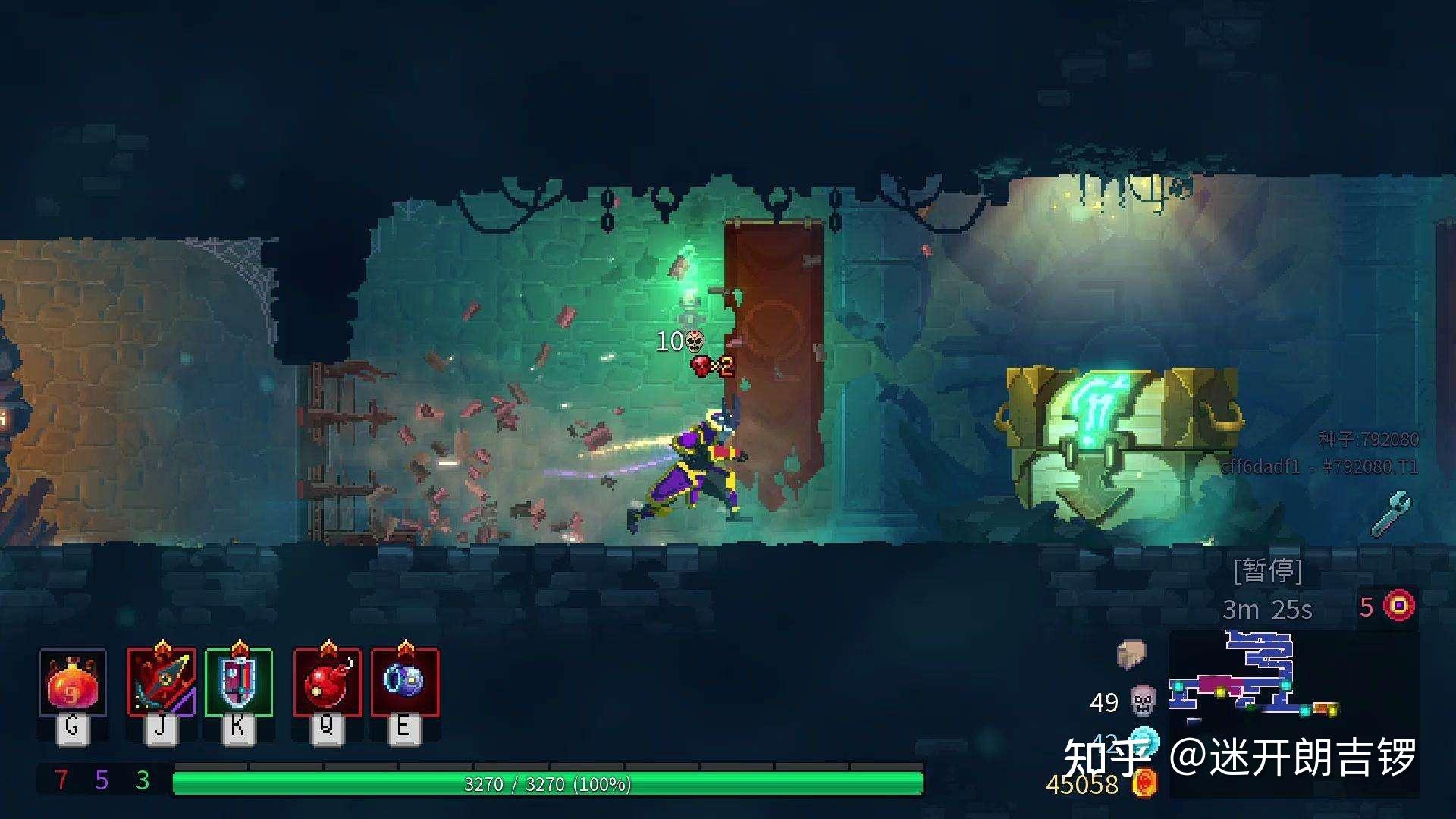1456x819 pixels.
Task: Use the red health flask slot
Action: (x=72, y=682)
